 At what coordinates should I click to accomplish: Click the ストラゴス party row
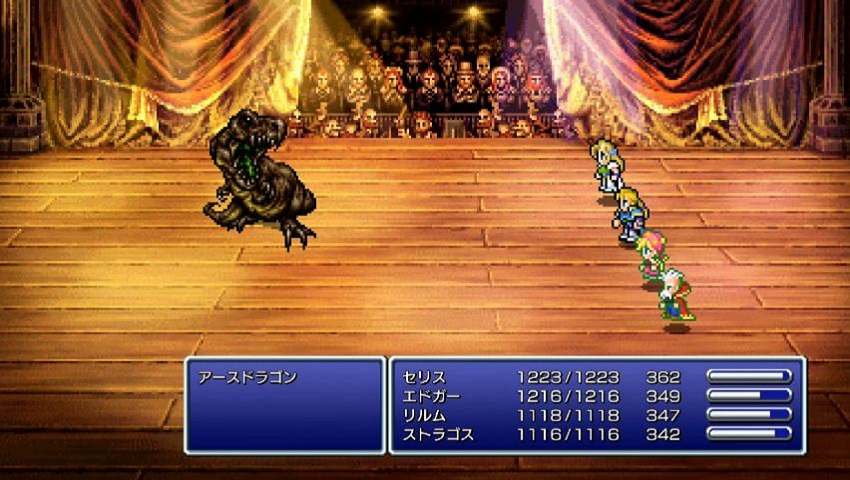[x=436, y=434]
